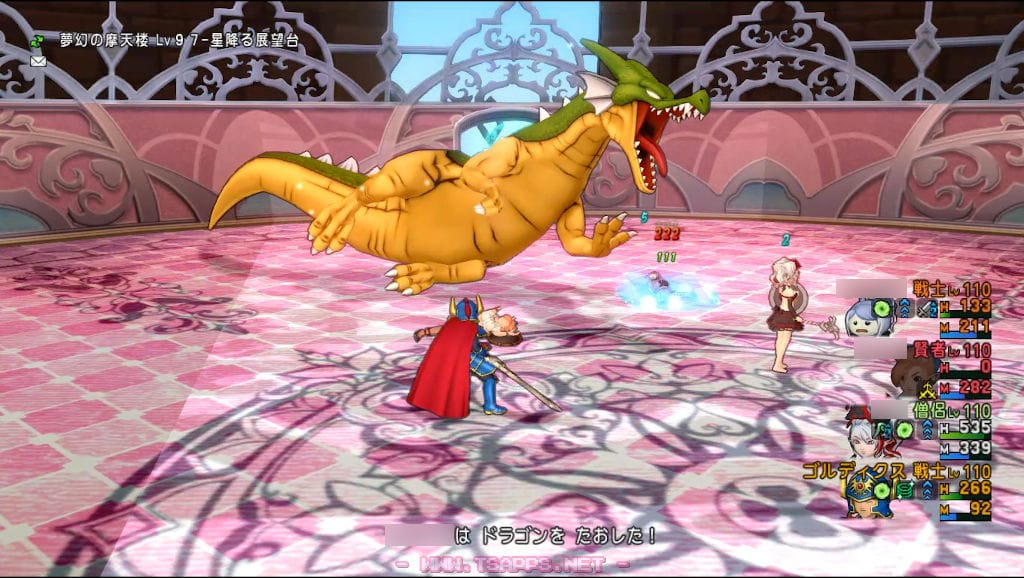Select the fallen sage's party portrait
Image resolution: width=1024 pixels, height=578 pixels.
point(911,376)
